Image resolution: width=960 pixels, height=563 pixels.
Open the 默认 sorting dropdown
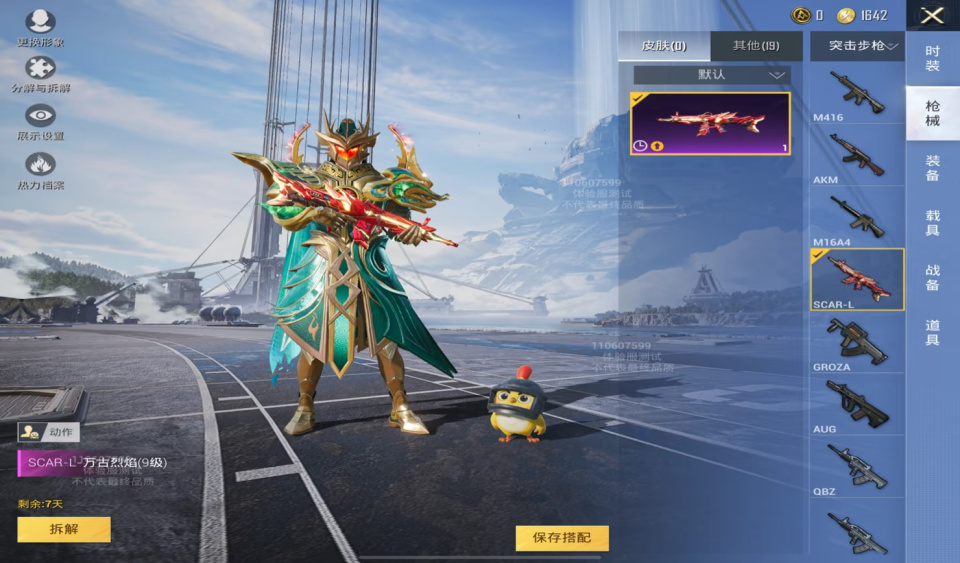(711, 75)
